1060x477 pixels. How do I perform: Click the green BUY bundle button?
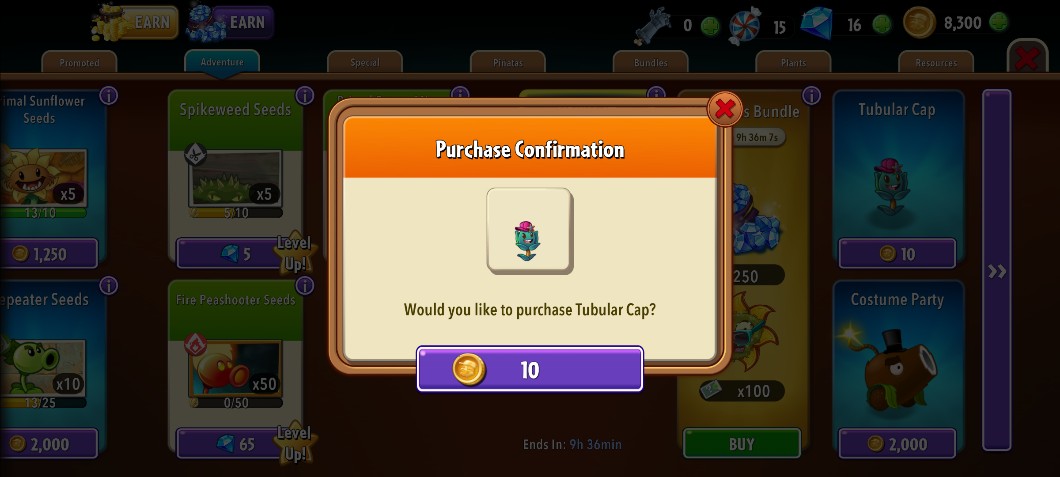tap(741, 443)
